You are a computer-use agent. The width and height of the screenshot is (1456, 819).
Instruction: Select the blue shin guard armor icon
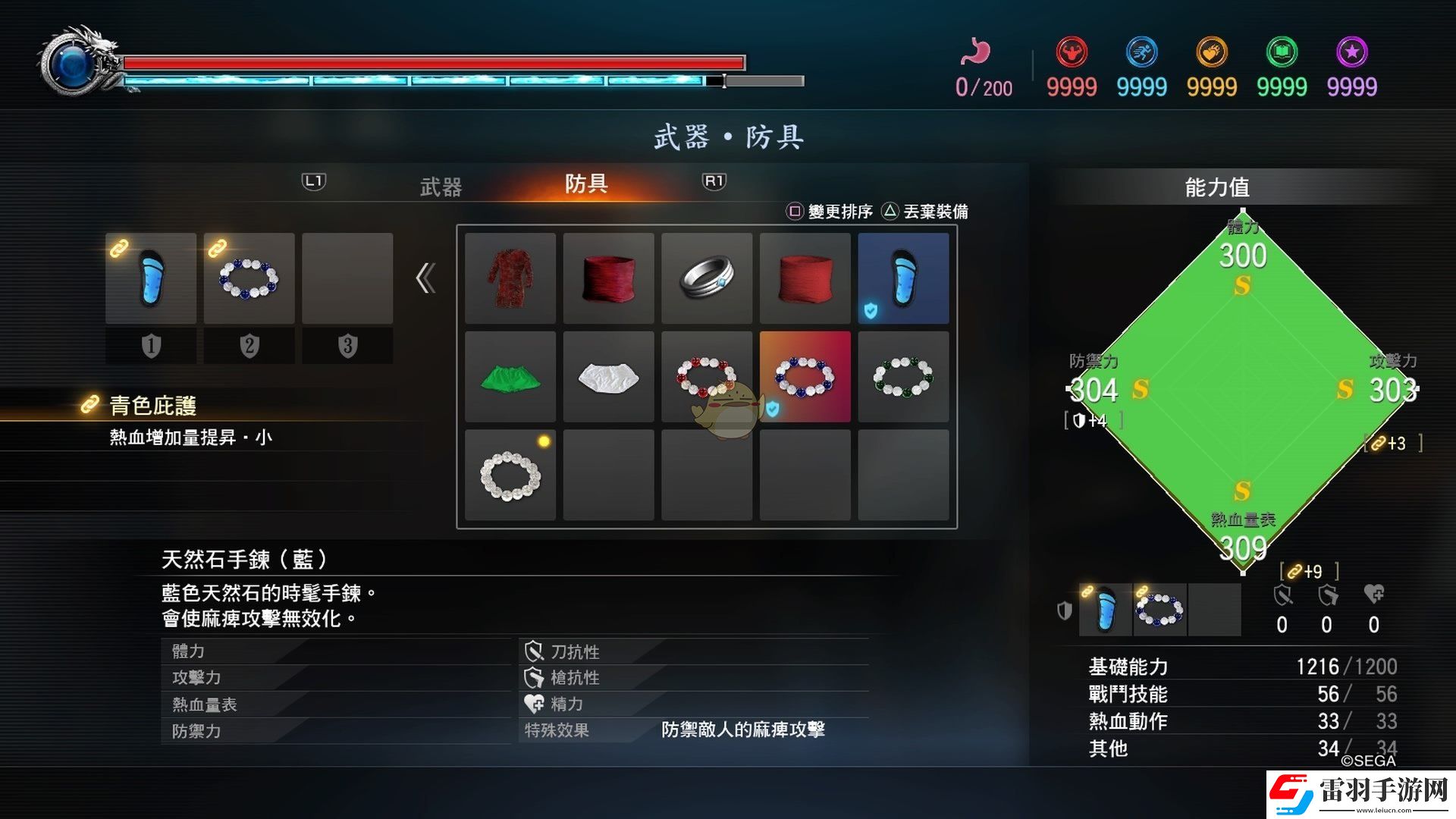pyautogui.click(x=903, y=278)
